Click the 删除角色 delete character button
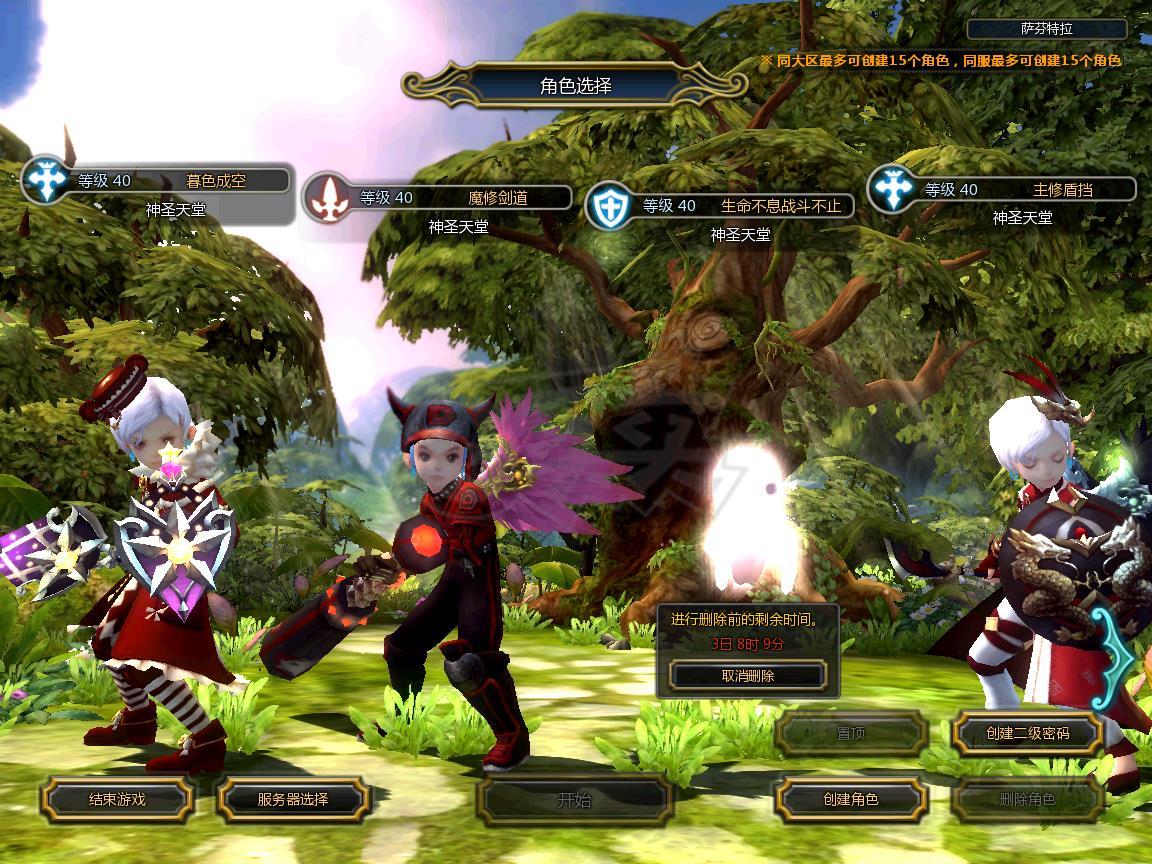 pos(1027,799)
